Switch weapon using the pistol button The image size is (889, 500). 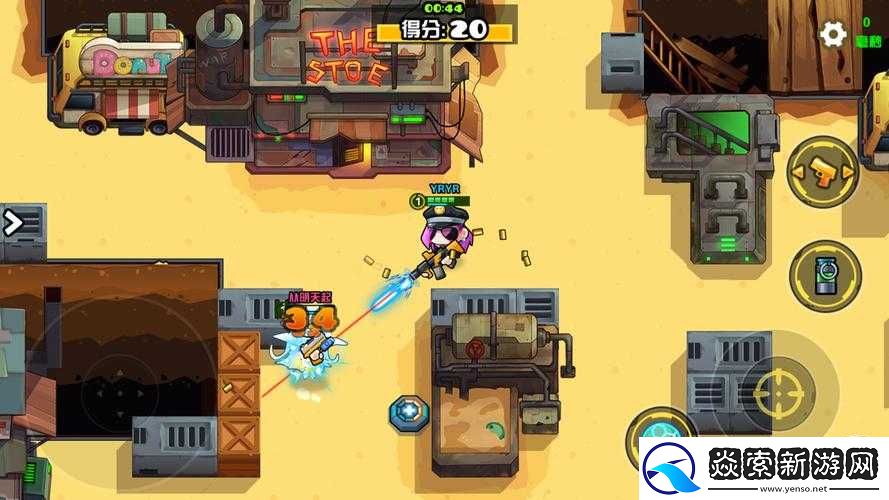(x=822, y=171)
